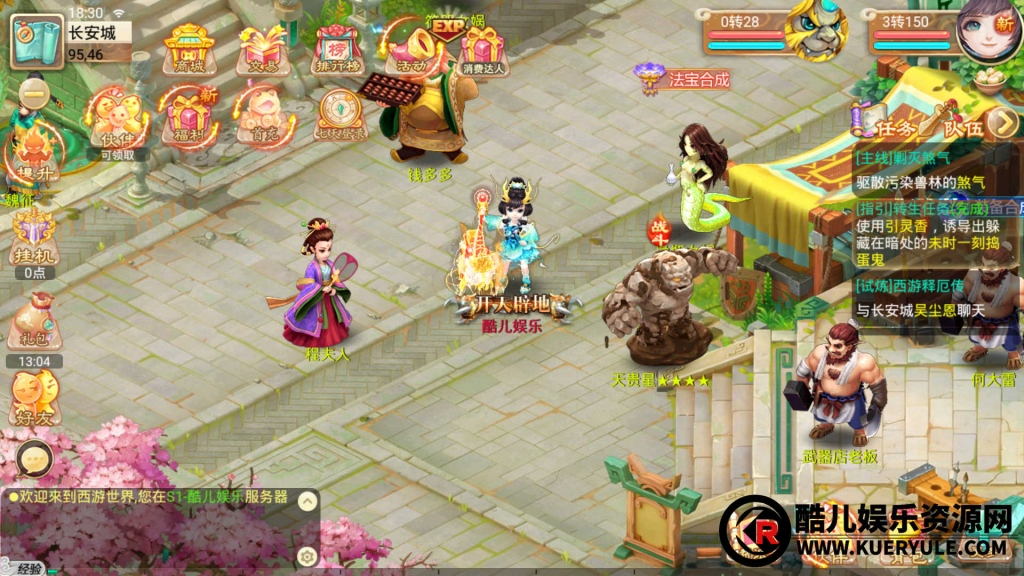Open the 首充 first recharge offer
The width and height of the screenshot is (1024, 576).
point(263,119)
